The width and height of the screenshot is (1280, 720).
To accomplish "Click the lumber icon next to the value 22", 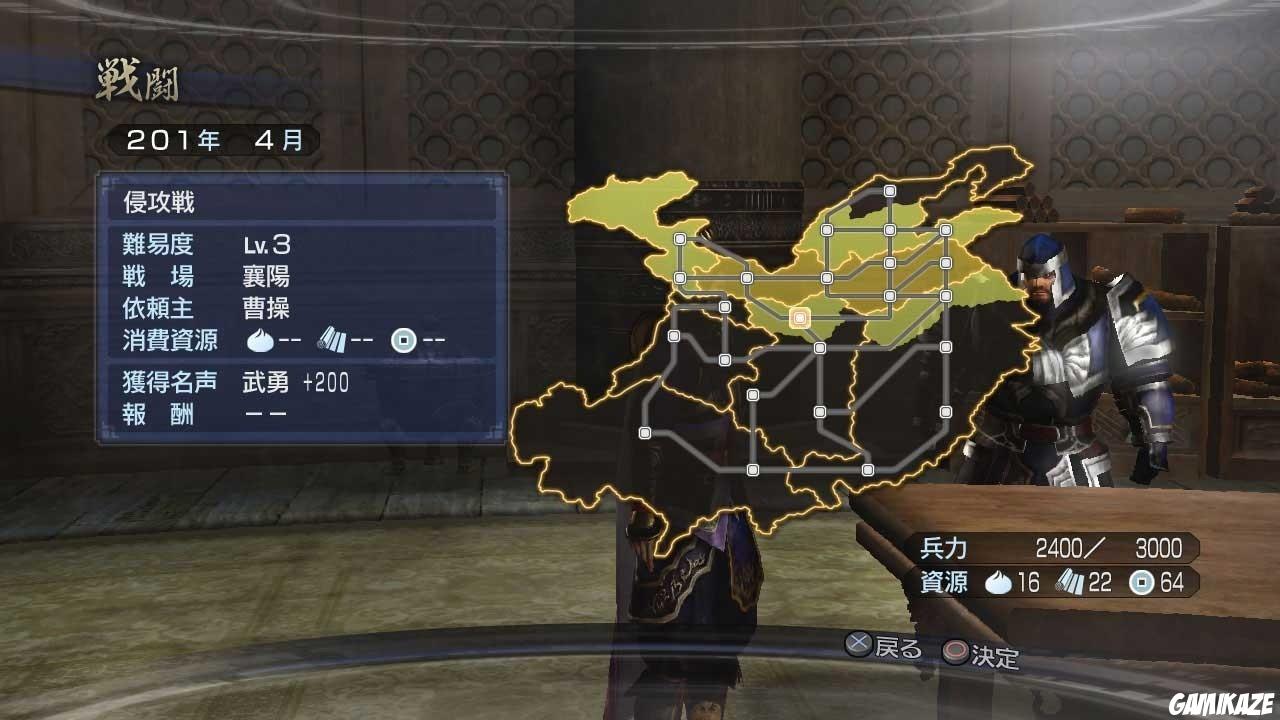I will 1070,582.
